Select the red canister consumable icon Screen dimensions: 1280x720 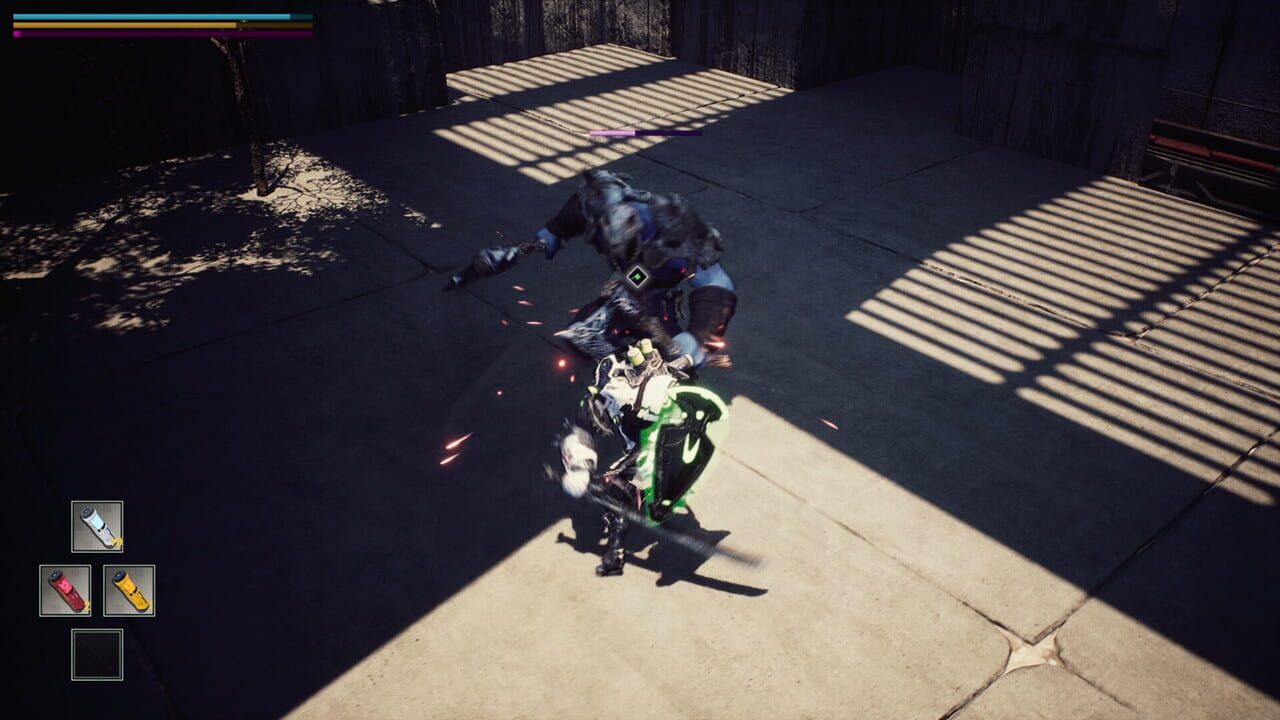(x=65, y=589)
